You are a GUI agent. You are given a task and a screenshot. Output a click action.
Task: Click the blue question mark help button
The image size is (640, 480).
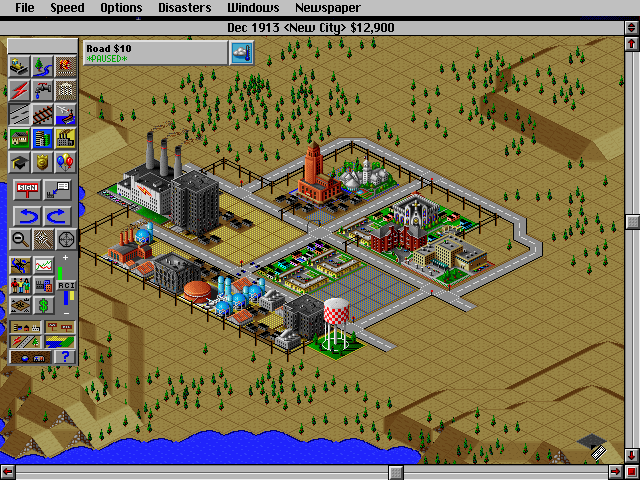tap(66, 356)
